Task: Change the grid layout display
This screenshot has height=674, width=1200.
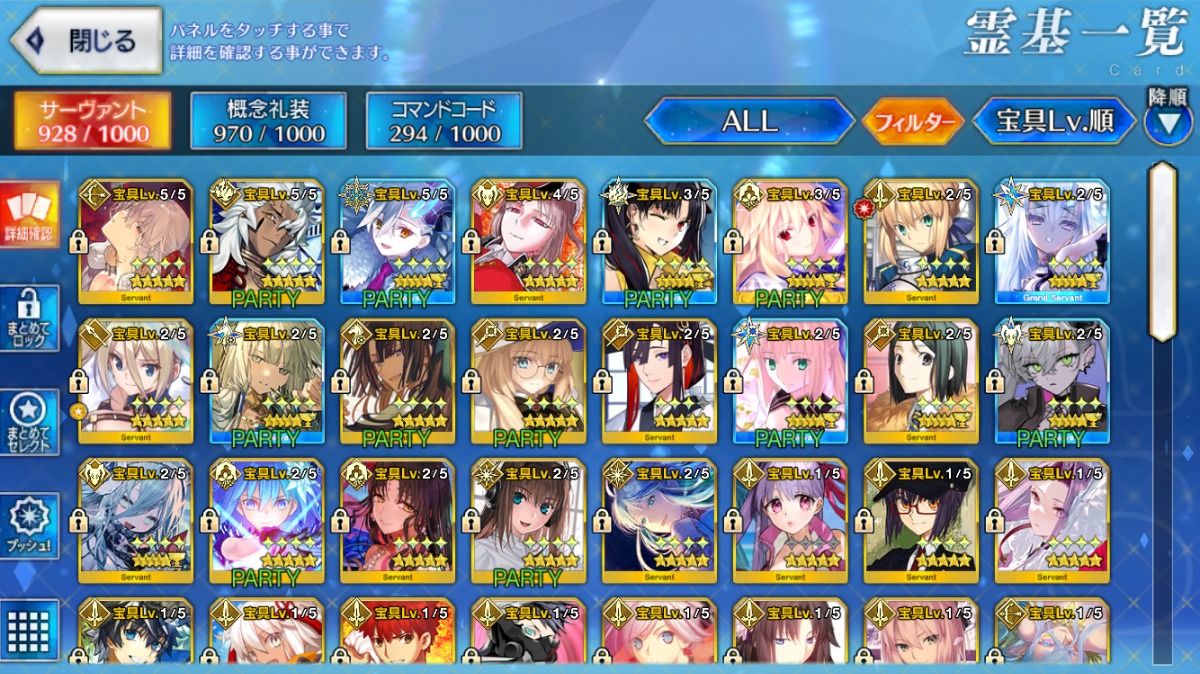Action: pos(29,628)
